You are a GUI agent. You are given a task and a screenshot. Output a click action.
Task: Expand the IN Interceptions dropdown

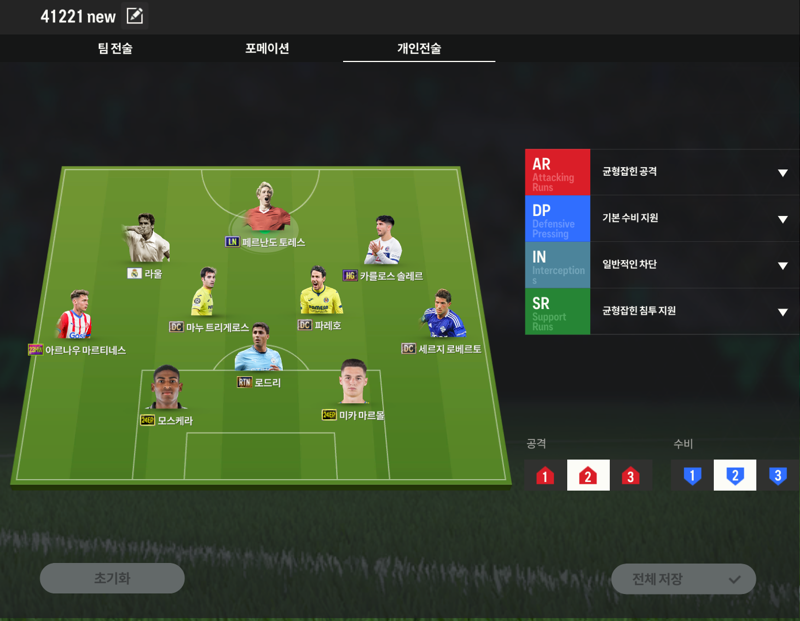tap(782, 266)
